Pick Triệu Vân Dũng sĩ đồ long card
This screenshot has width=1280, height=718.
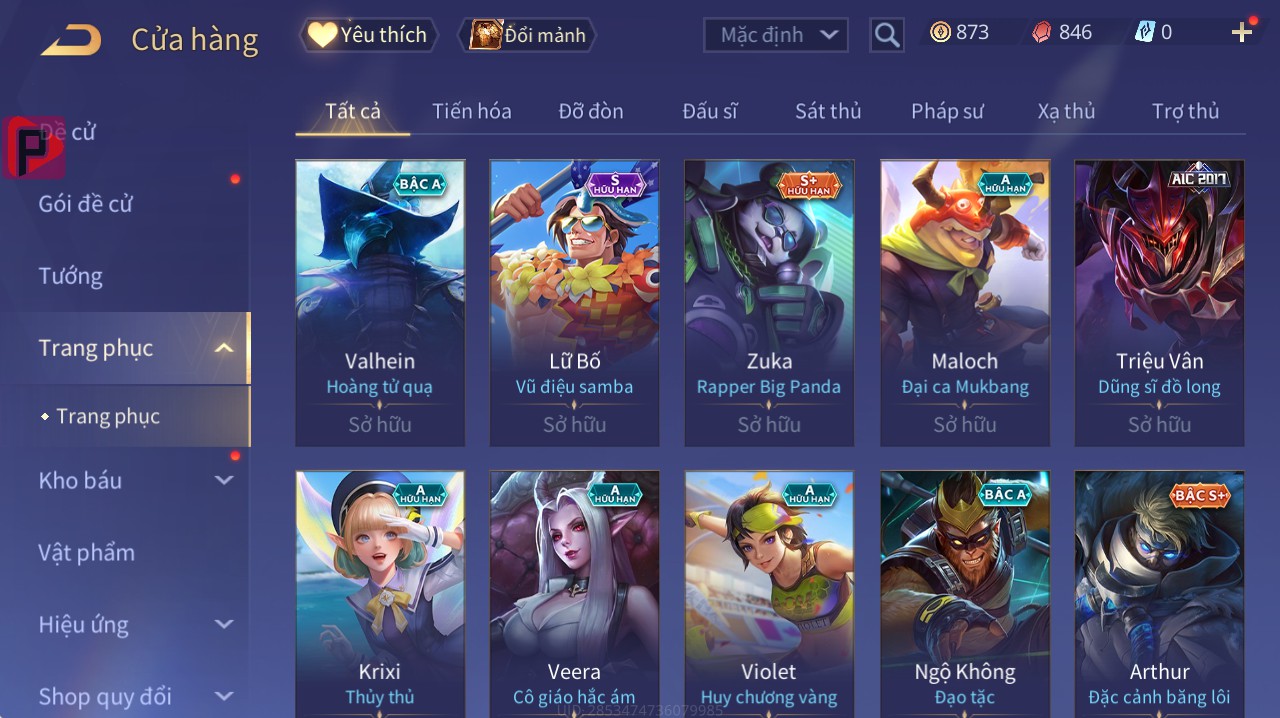click(1159, 302)
